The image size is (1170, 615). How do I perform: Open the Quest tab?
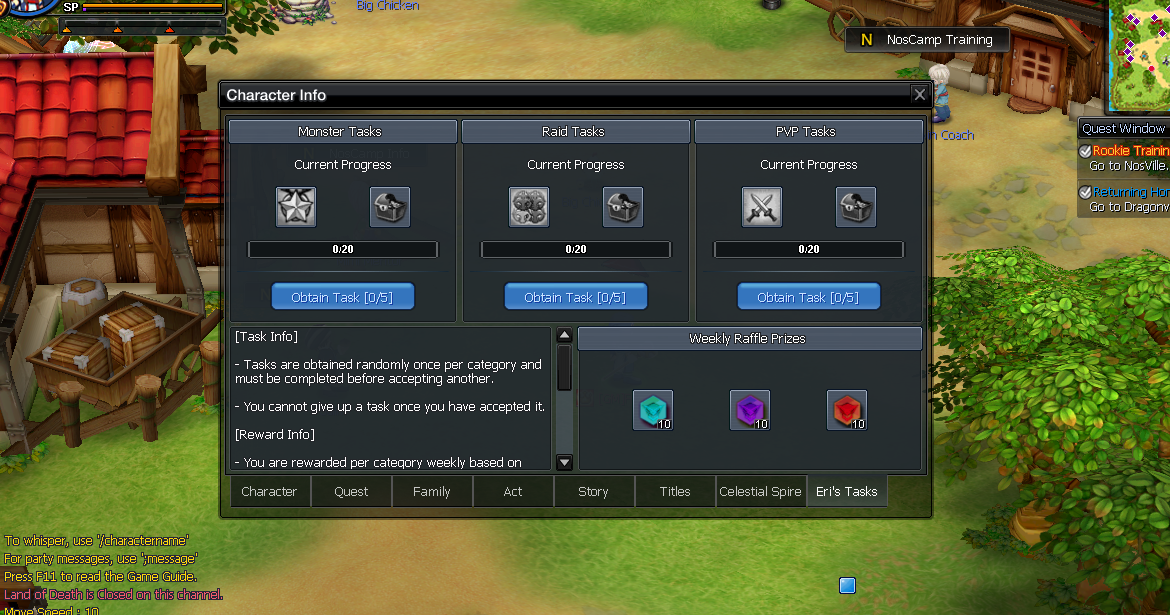tap(351, 491)
